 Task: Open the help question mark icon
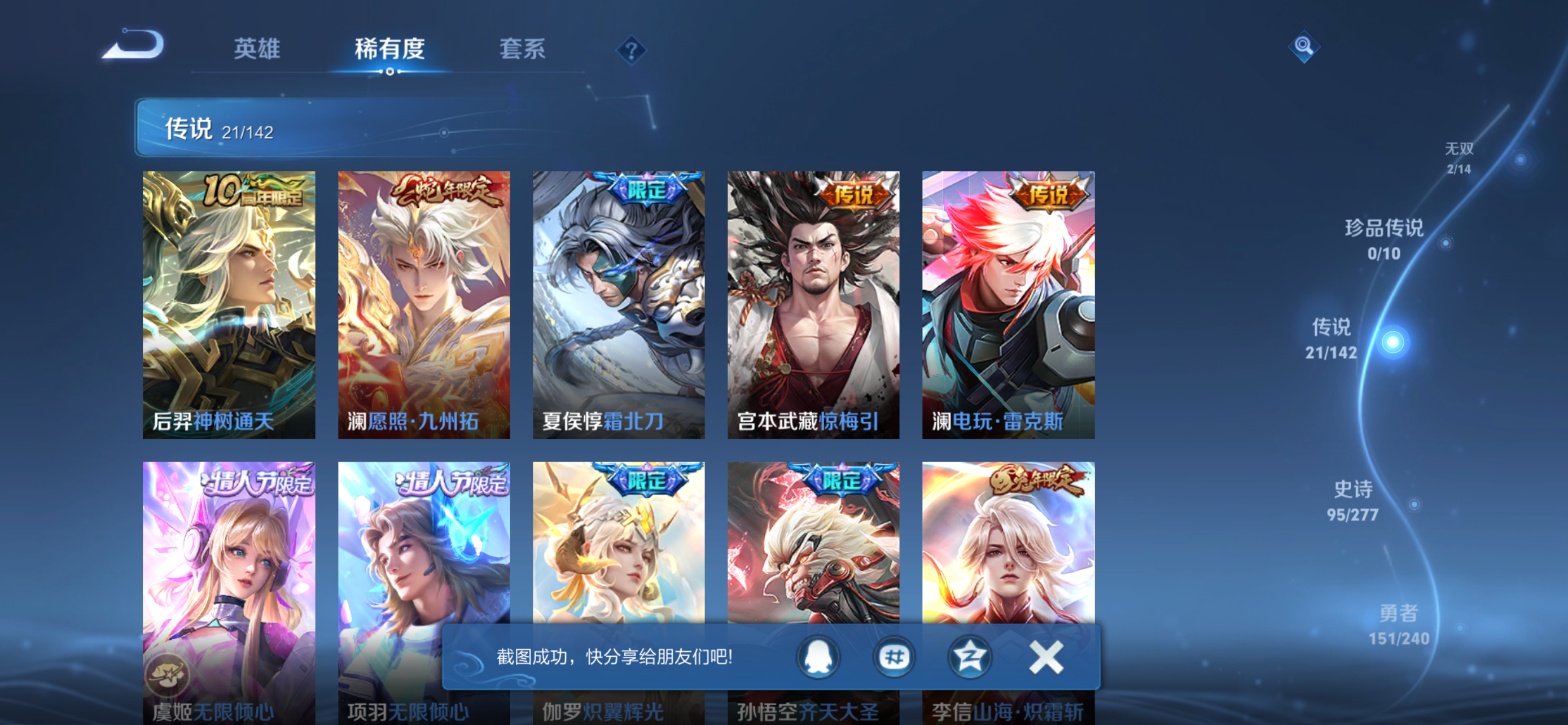pyautogui.click(x=631, y=51)
